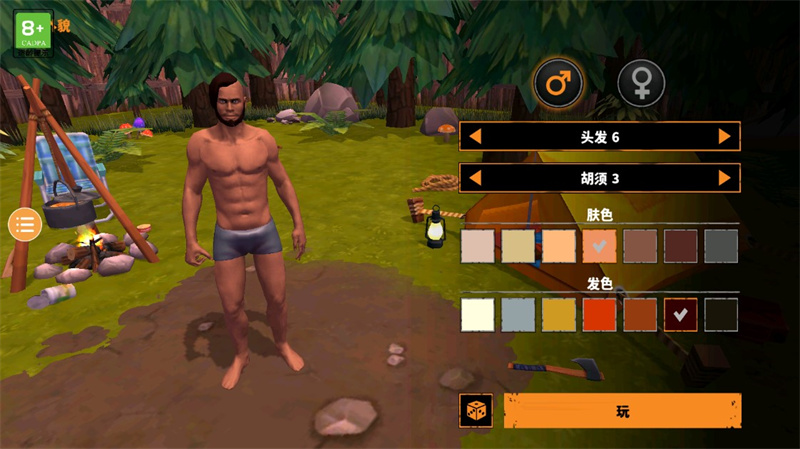Start the game with the orange 玩 button
This screenshot has height=449, width=800.
(622, 411)
